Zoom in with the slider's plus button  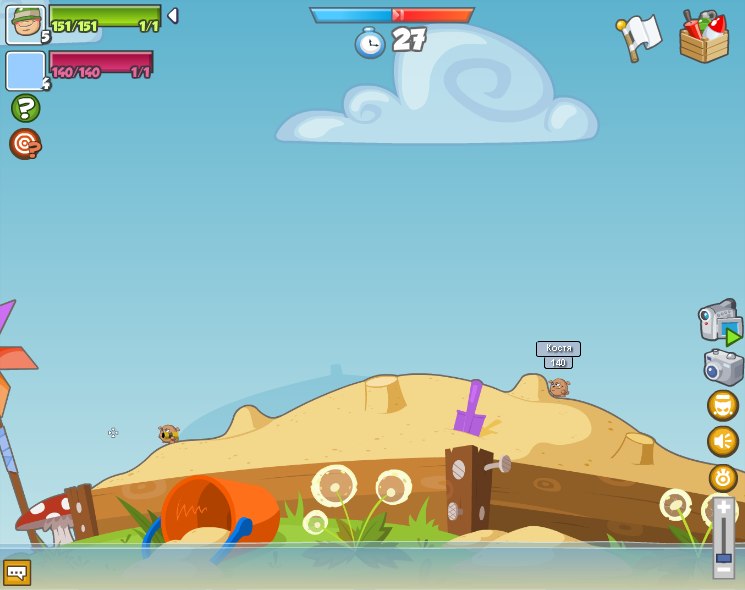tap(723, 508)
